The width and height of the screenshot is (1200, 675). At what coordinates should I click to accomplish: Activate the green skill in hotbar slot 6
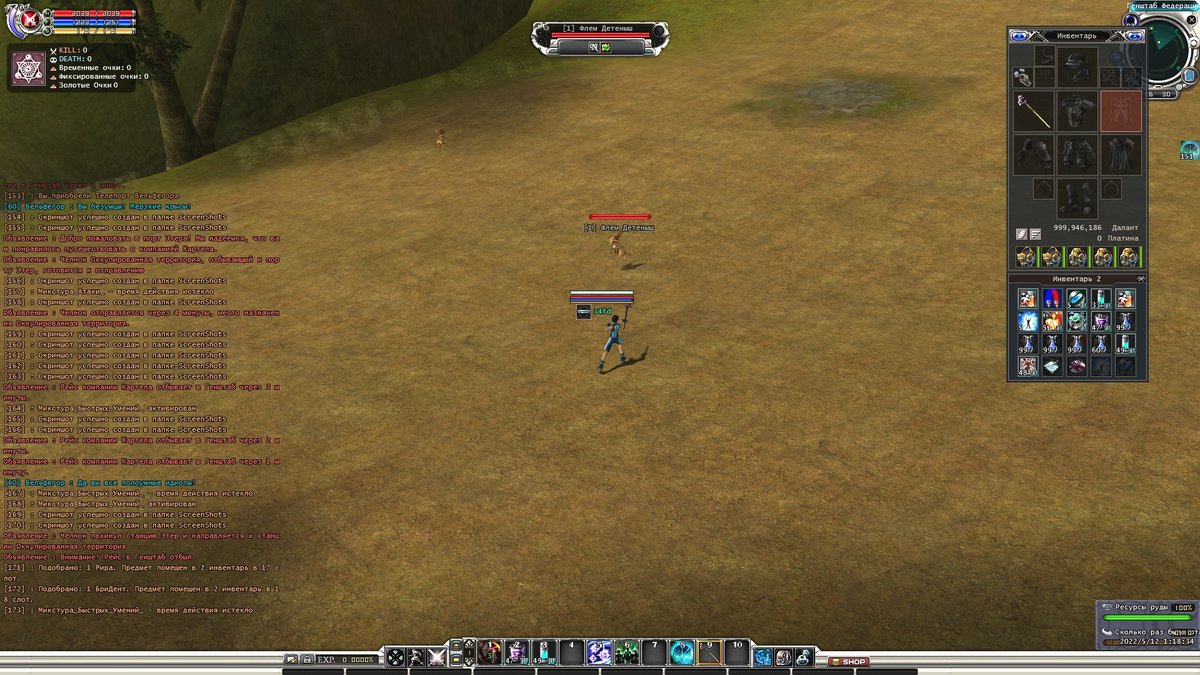[x=627, y=653]
